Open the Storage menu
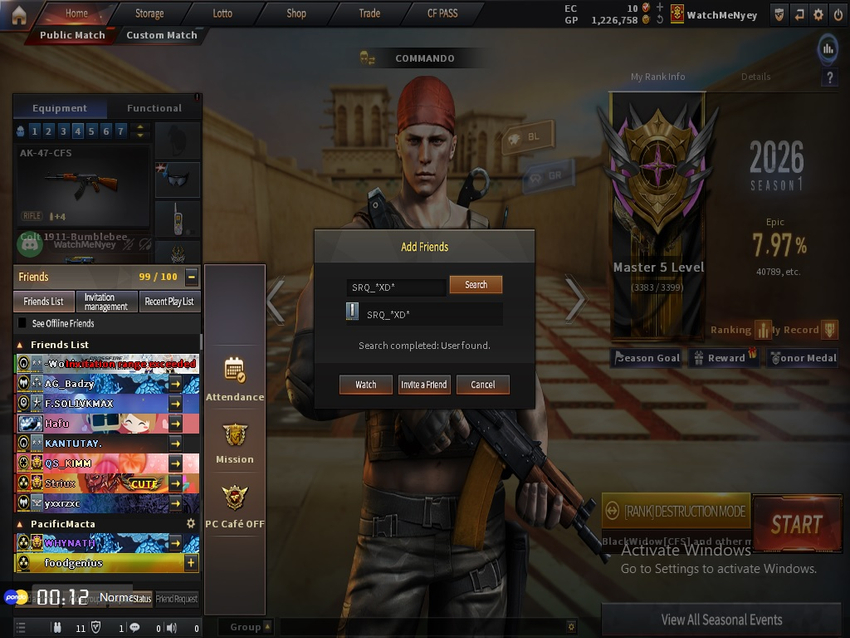Viewport: 850px width, 638px height. pos(149,14)
